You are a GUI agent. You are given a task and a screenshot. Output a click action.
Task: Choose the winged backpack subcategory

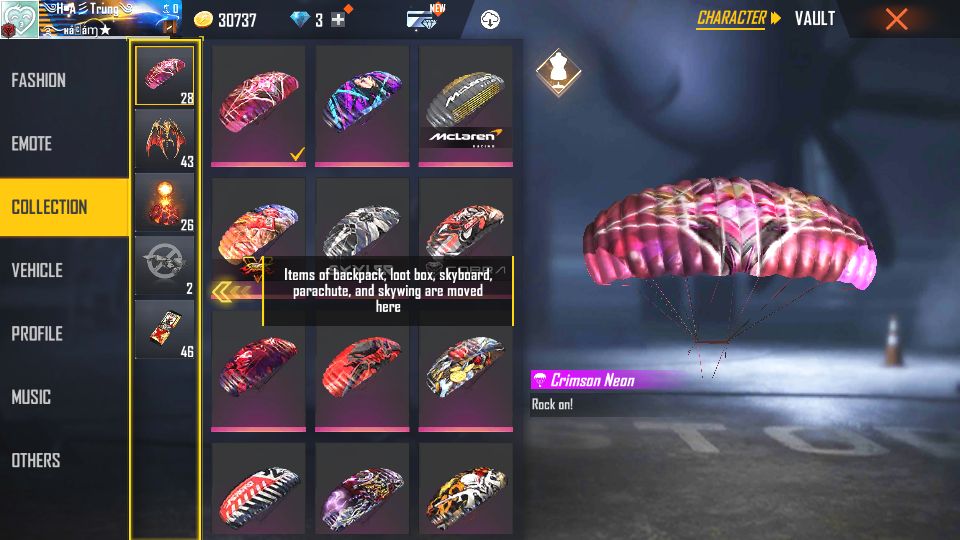click(x=165, y=138)
